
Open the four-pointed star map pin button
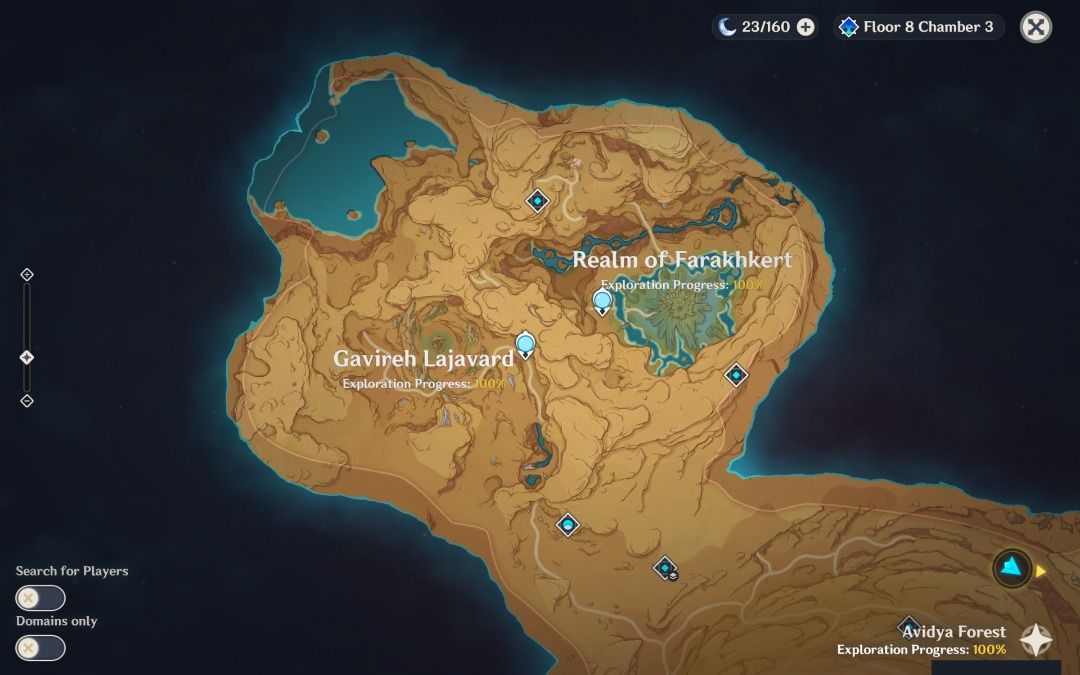(x=1036, y=640)
